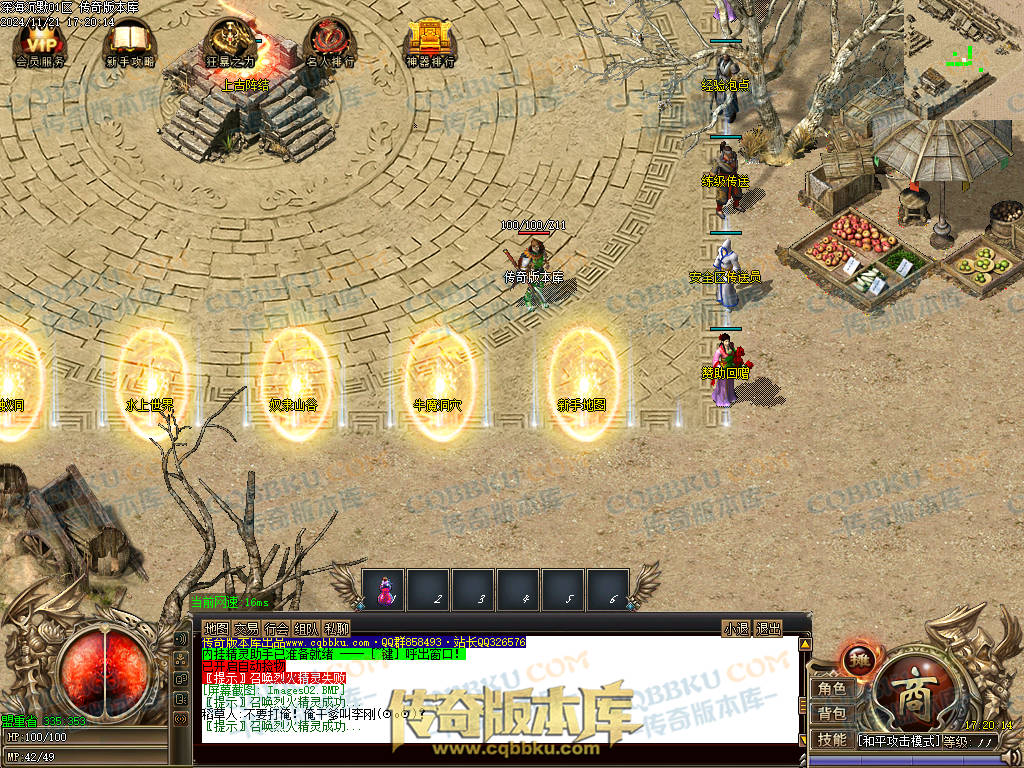Open the 角色 character panel
Screen dimensions: 1024x768
(x=832, y=689)
